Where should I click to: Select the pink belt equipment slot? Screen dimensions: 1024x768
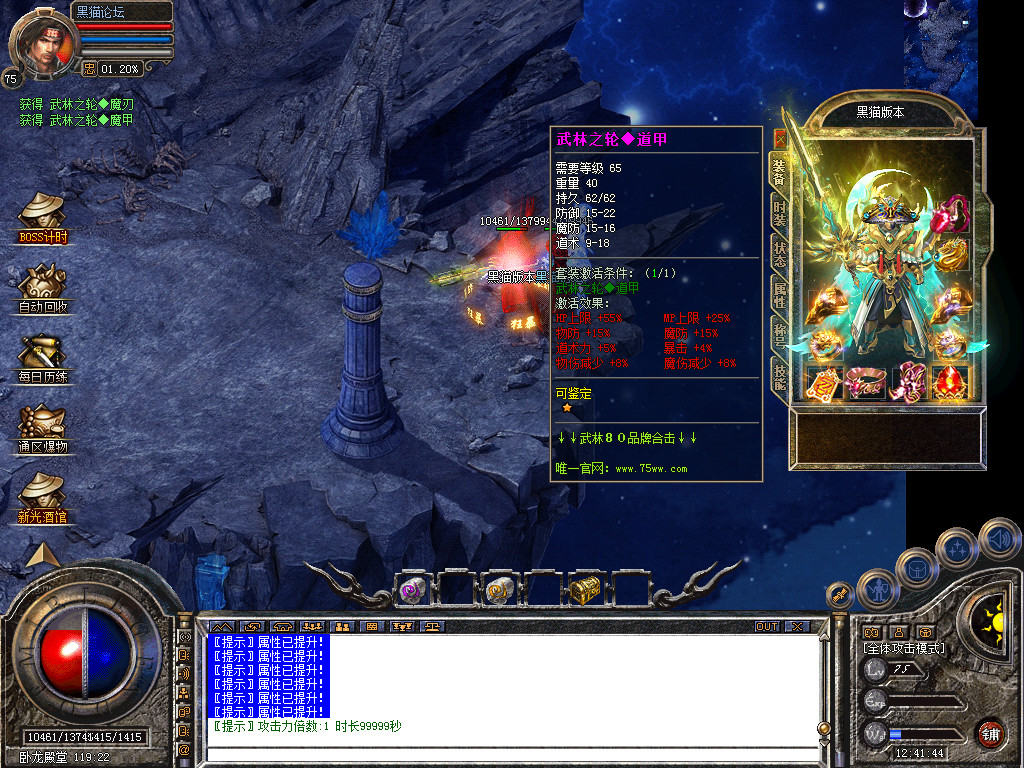[x=865, y=382]
